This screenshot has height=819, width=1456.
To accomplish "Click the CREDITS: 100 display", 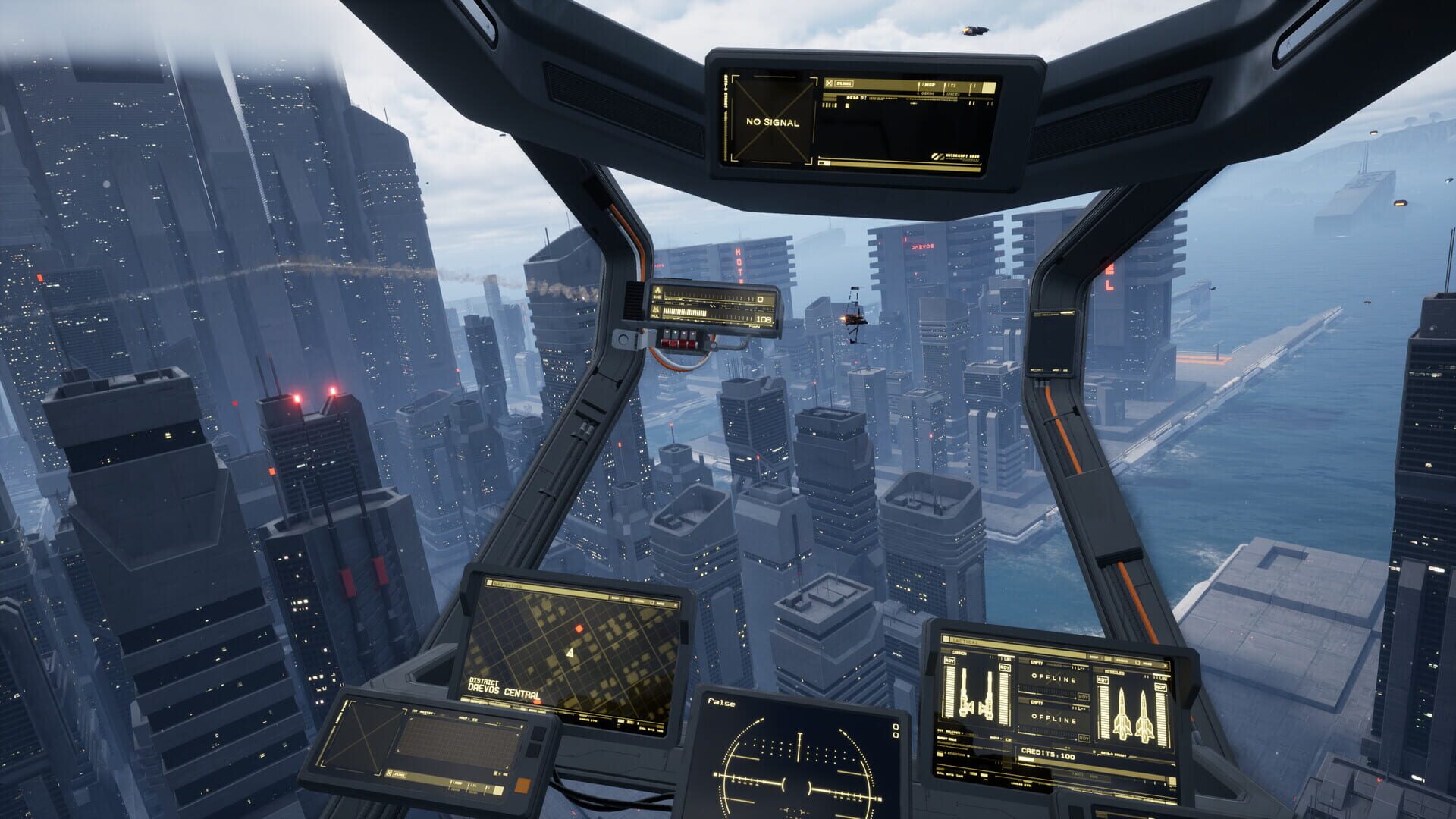I will (x=1049, y=754).
